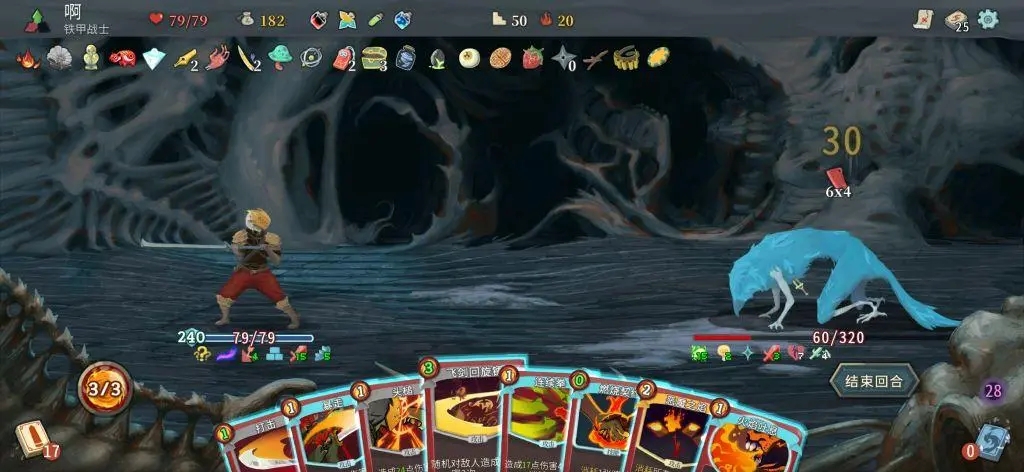
Task: Open the settings gear
Action: pos(988,19)
